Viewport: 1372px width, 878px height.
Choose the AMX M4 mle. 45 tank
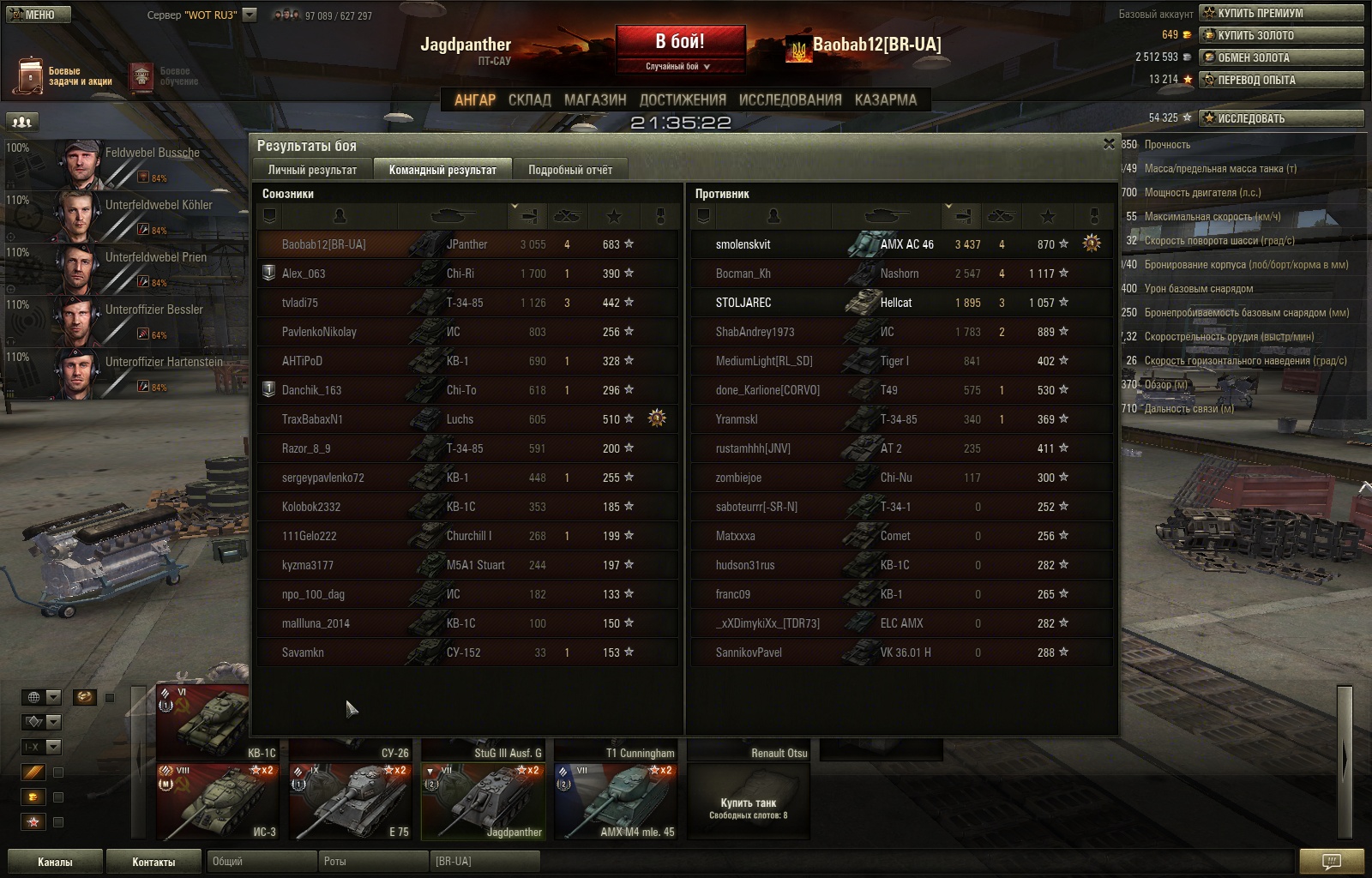(615, 801)
